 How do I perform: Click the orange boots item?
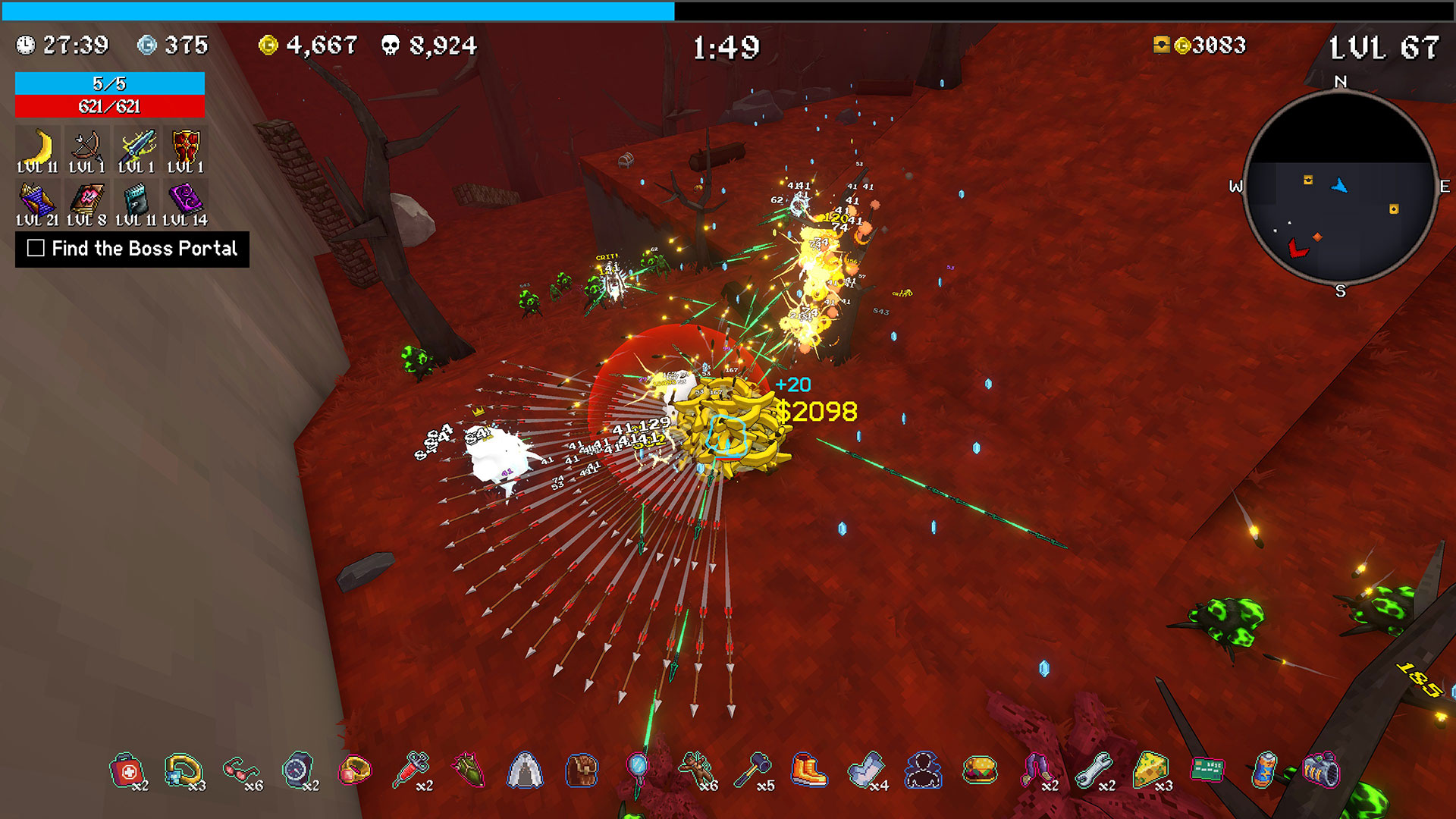point(808,770)
